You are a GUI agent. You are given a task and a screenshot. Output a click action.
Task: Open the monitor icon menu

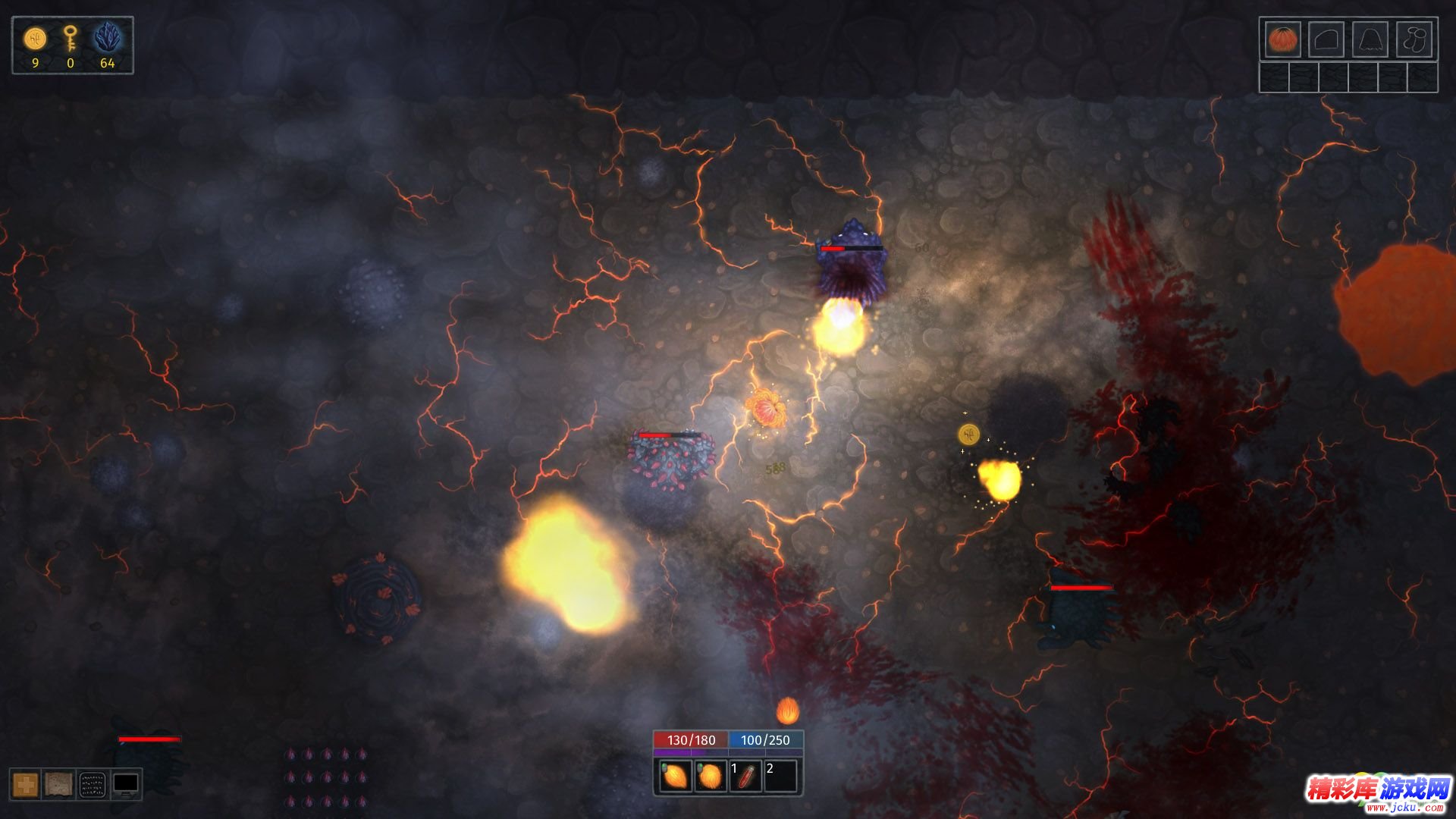(x=126, y=784)
